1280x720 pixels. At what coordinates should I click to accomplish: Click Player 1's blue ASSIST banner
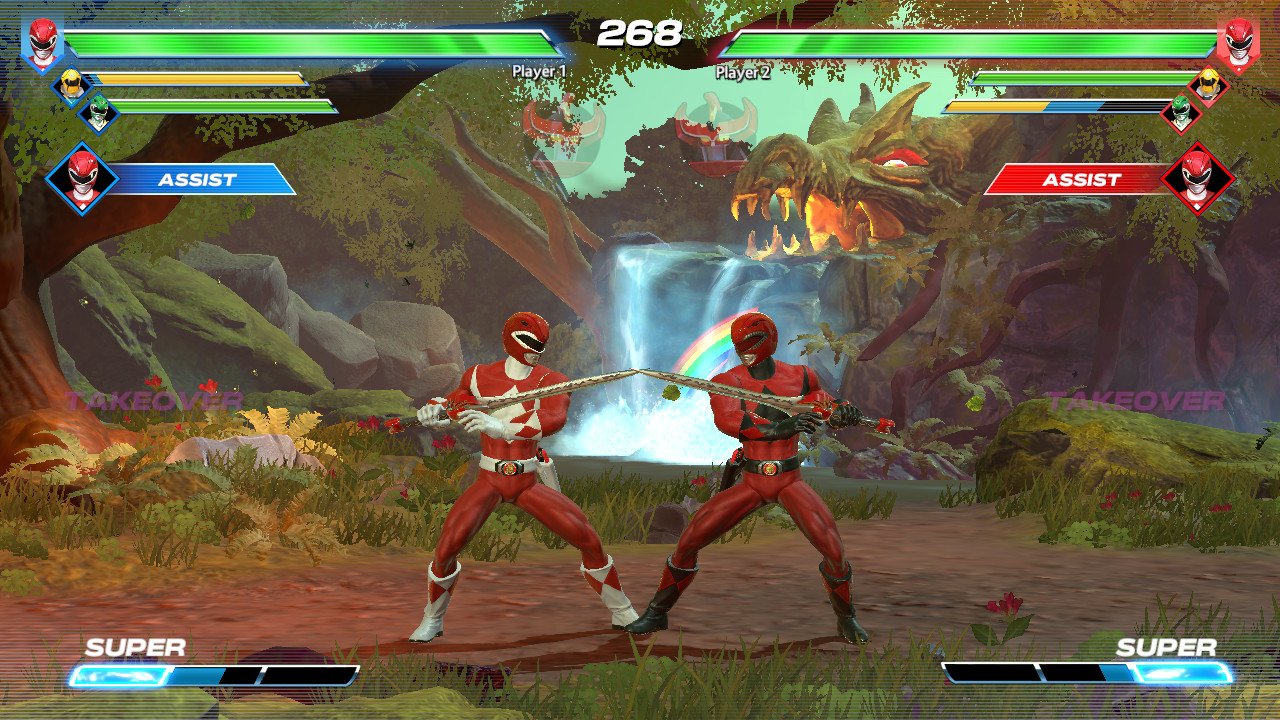[x=200, y=180]
